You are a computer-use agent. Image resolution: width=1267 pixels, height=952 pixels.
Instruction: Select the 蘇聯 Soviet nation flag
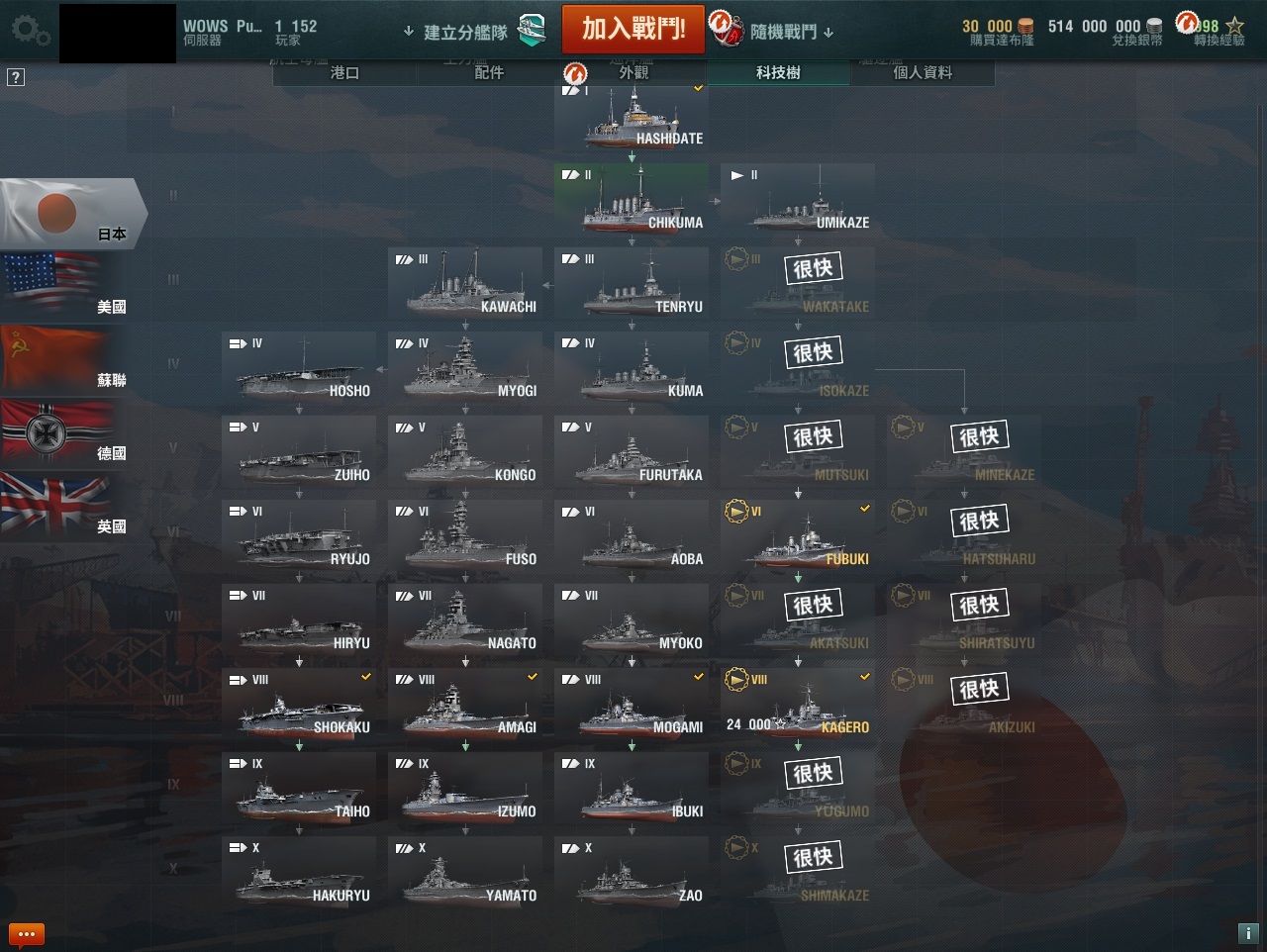[59, 358]
